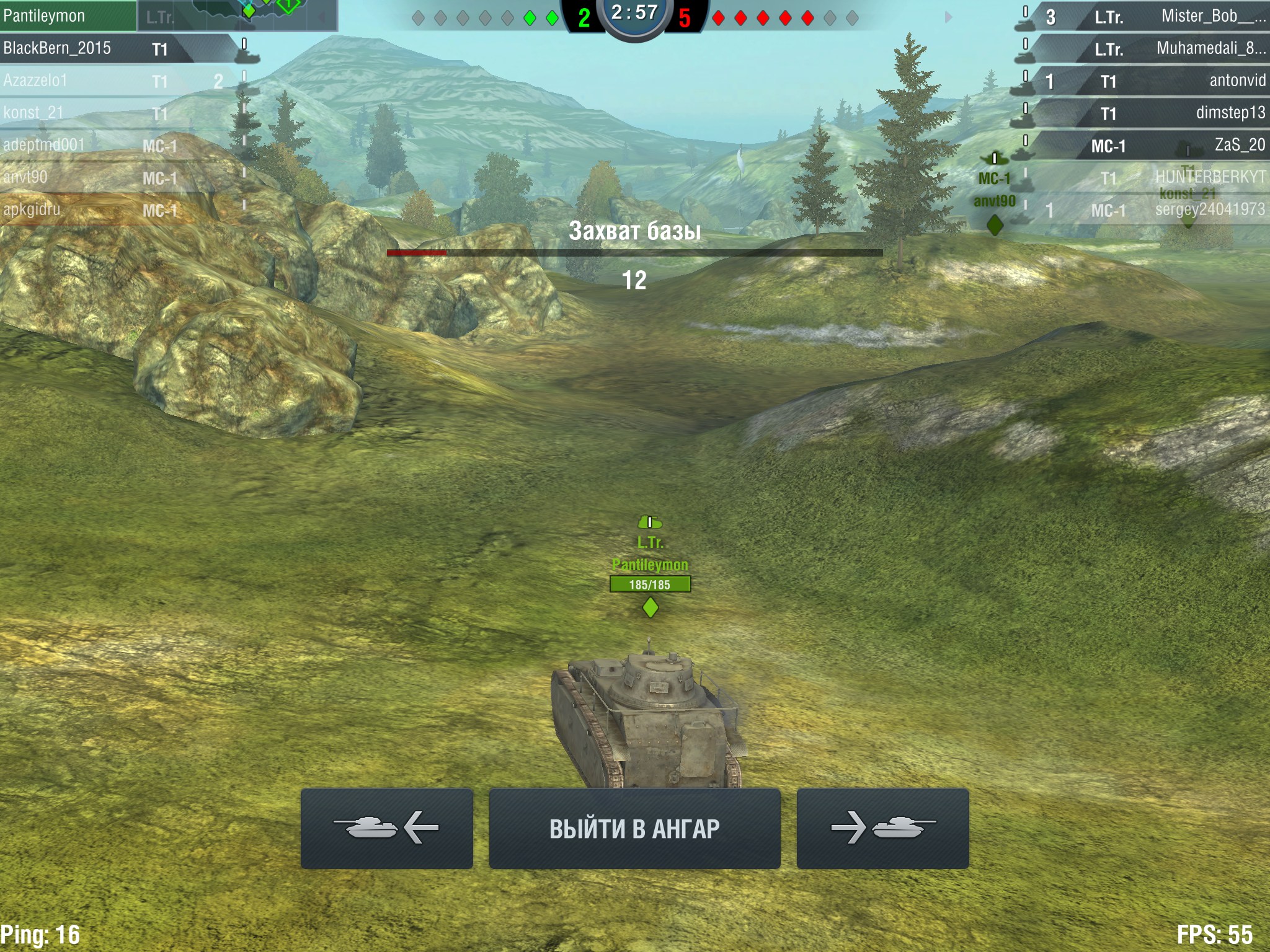The image size is (1270, 952).
Task: Switch to previous tank with left arrow
Action: (x=386, y=829)
